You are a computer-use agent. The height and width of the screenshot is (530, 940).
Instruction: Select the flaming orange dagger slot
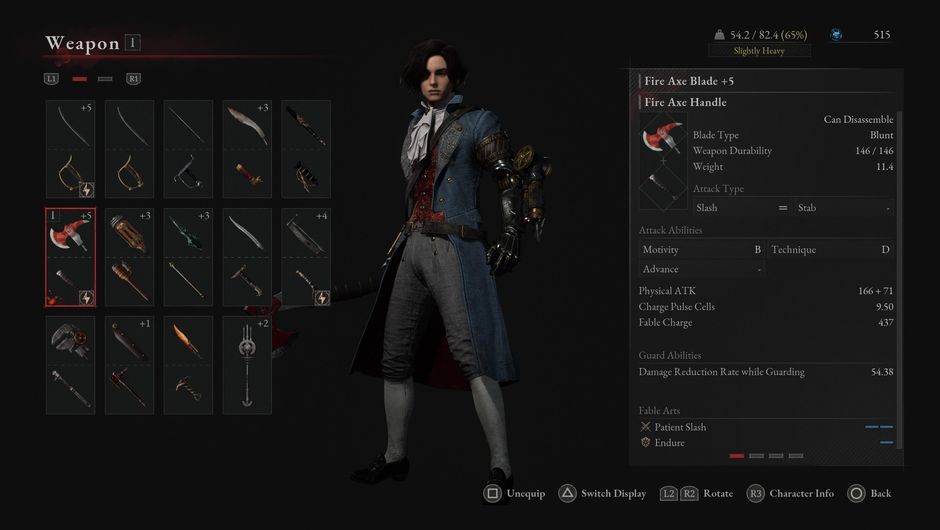pyautogui.click(x=188, y=365)
